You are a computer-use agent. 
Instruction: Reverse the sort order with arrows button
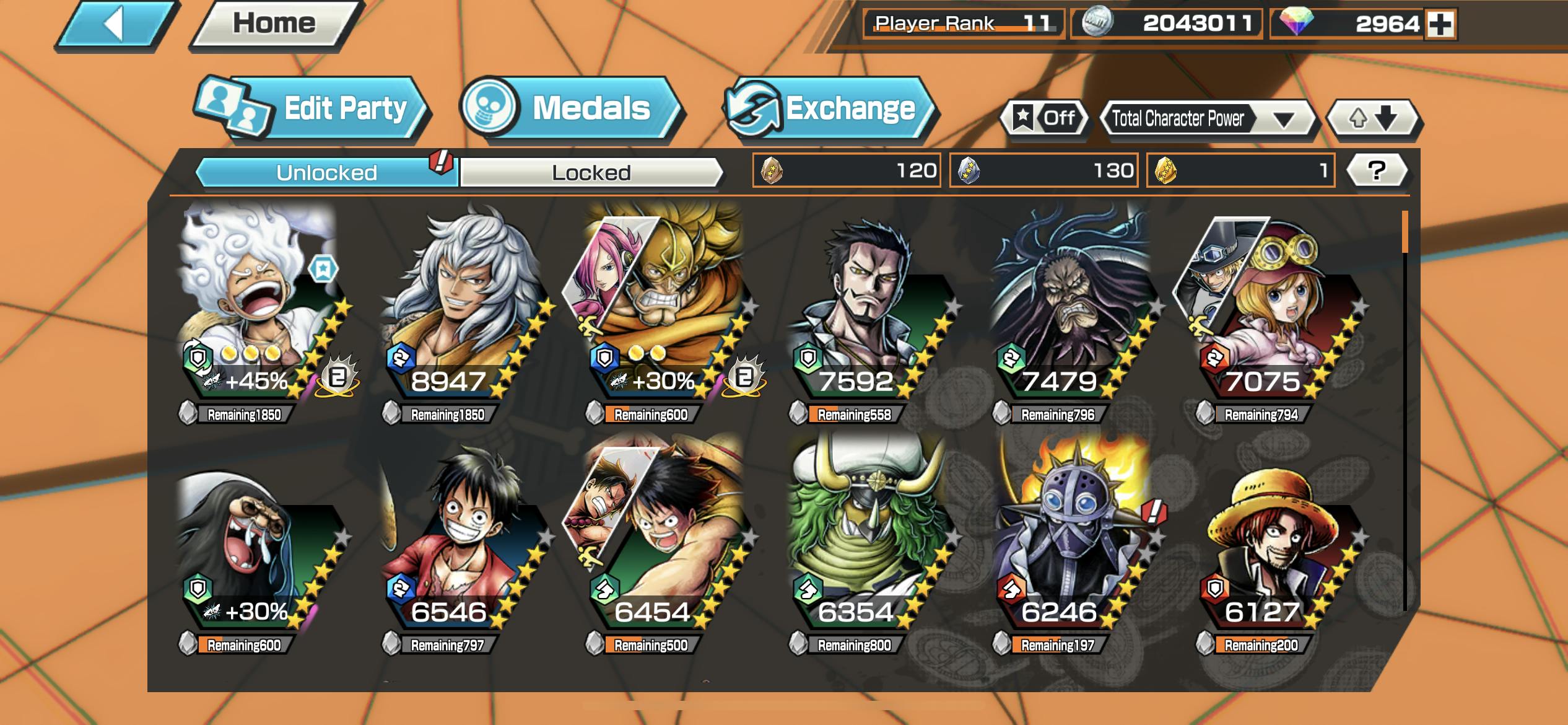[x=1373, y=118]
